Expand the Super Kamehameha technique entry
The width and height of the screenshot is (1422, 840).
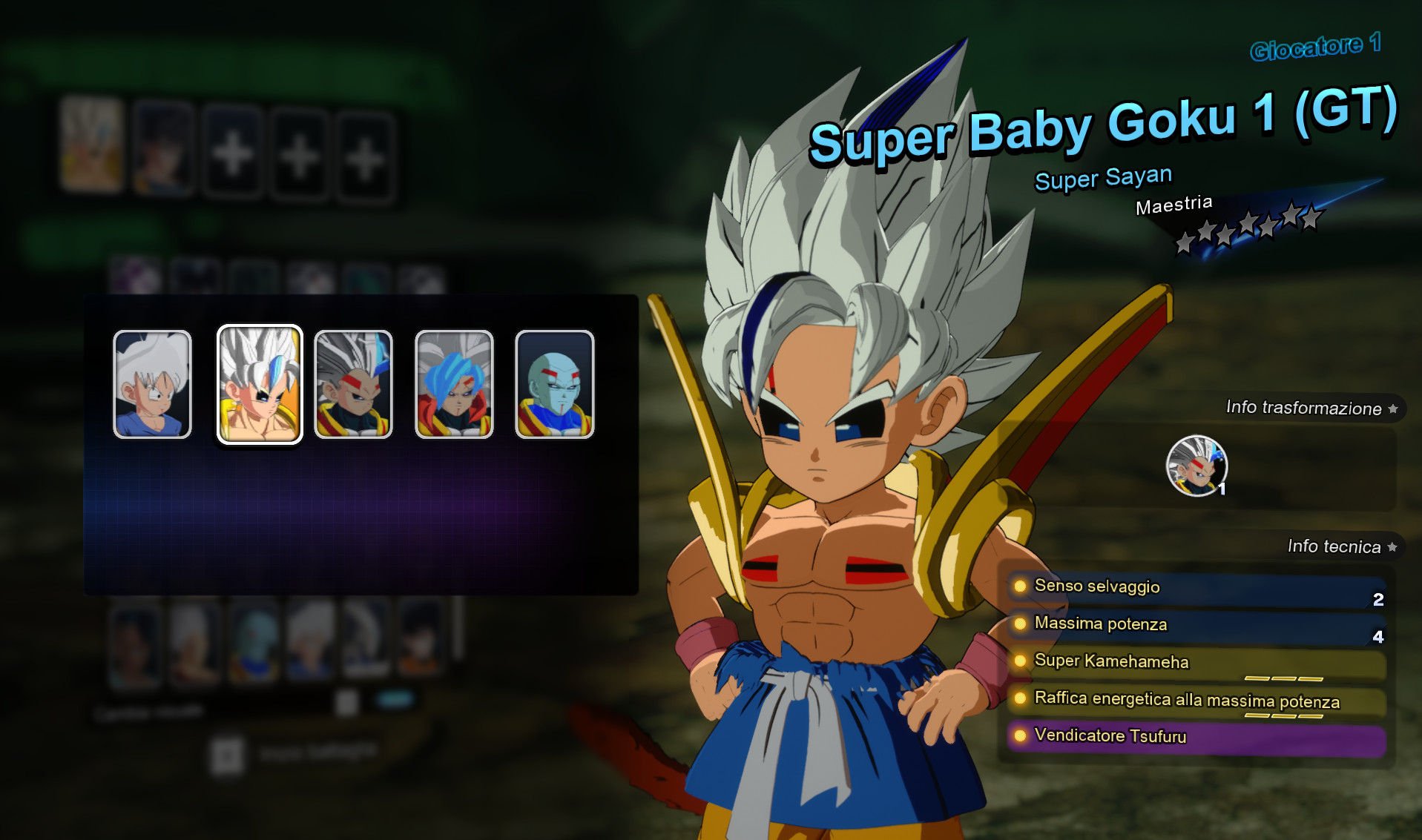point(1113,661)
